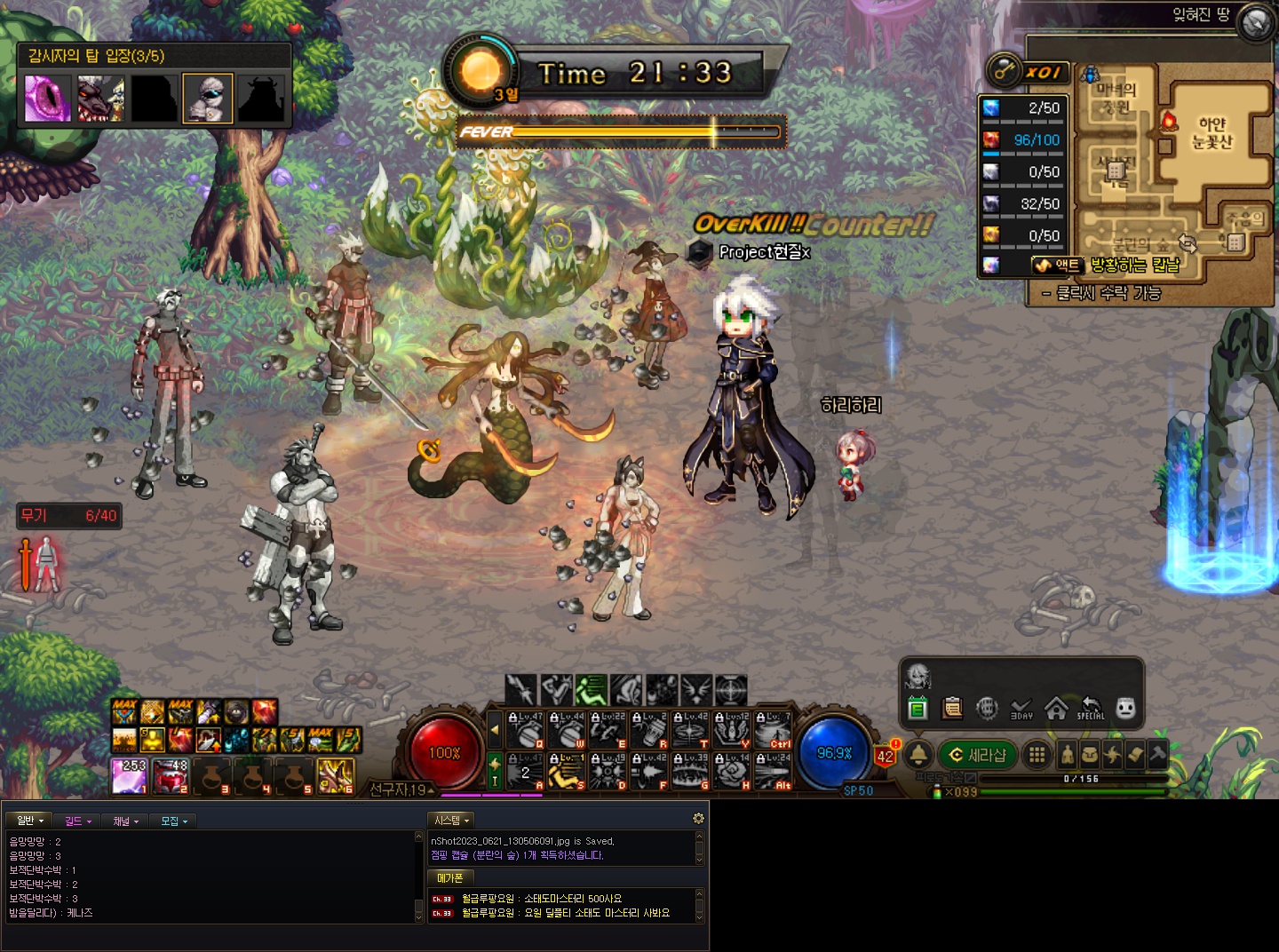Switch to the 모집 recruitment chat tab
This screenshot has height=952, width=1279.
point(173,821)
